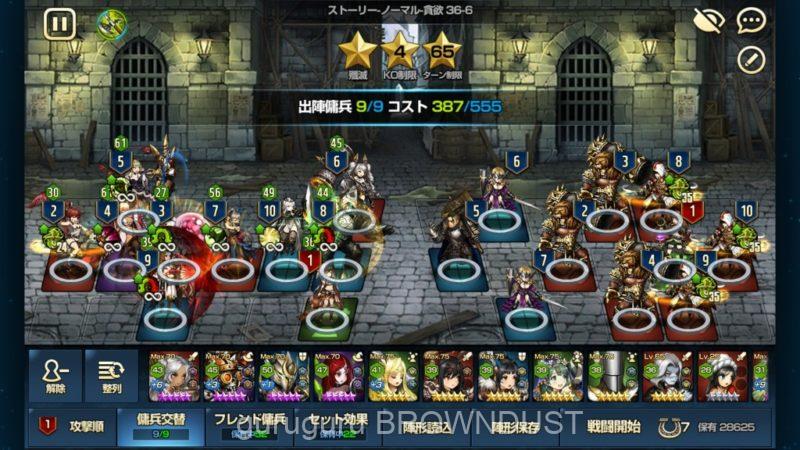The width and height of the screenshot is (800, 450).
Task: Pick the red-haired mercenary portrait
Action: pyautogui.click(x=339, y=376)
